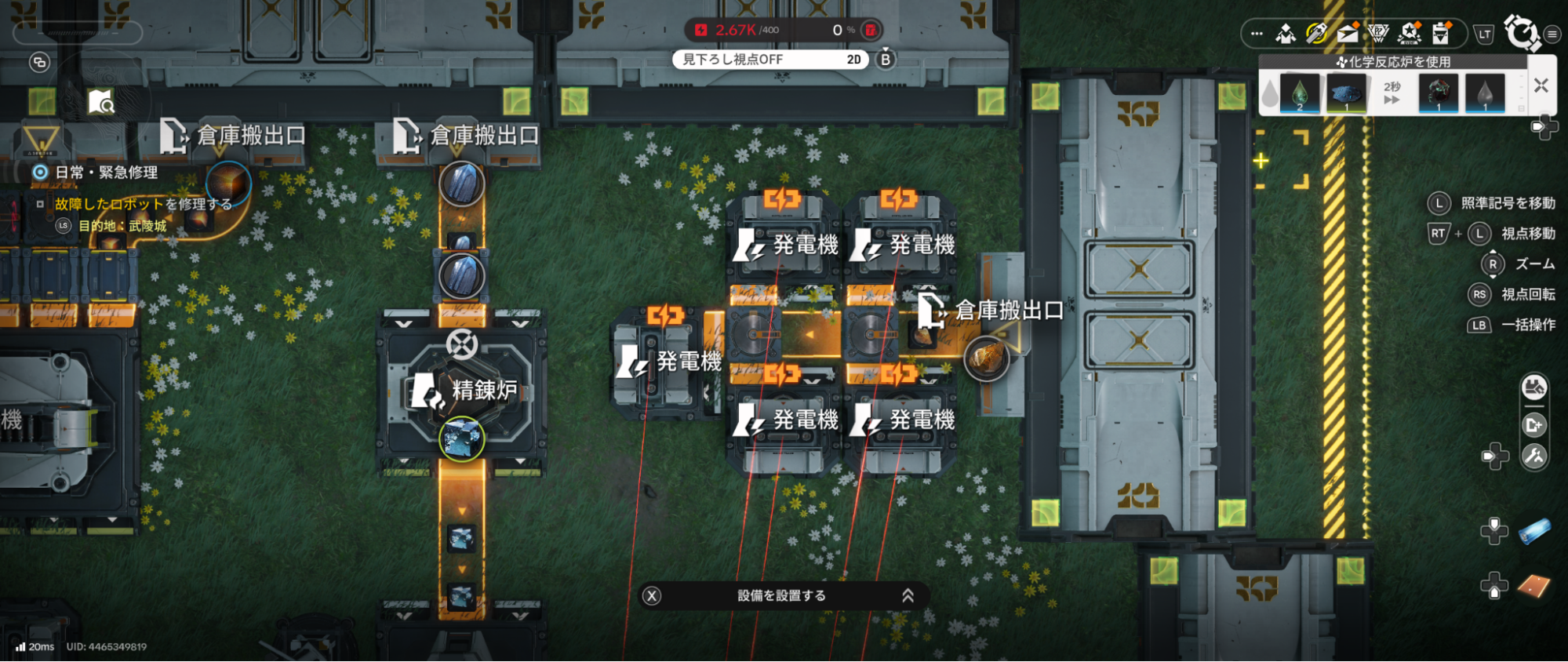This screenshot has height=662, width=1568.
Task: Select the yellow drill tool icon
Action: click(x=1315, y=33)
